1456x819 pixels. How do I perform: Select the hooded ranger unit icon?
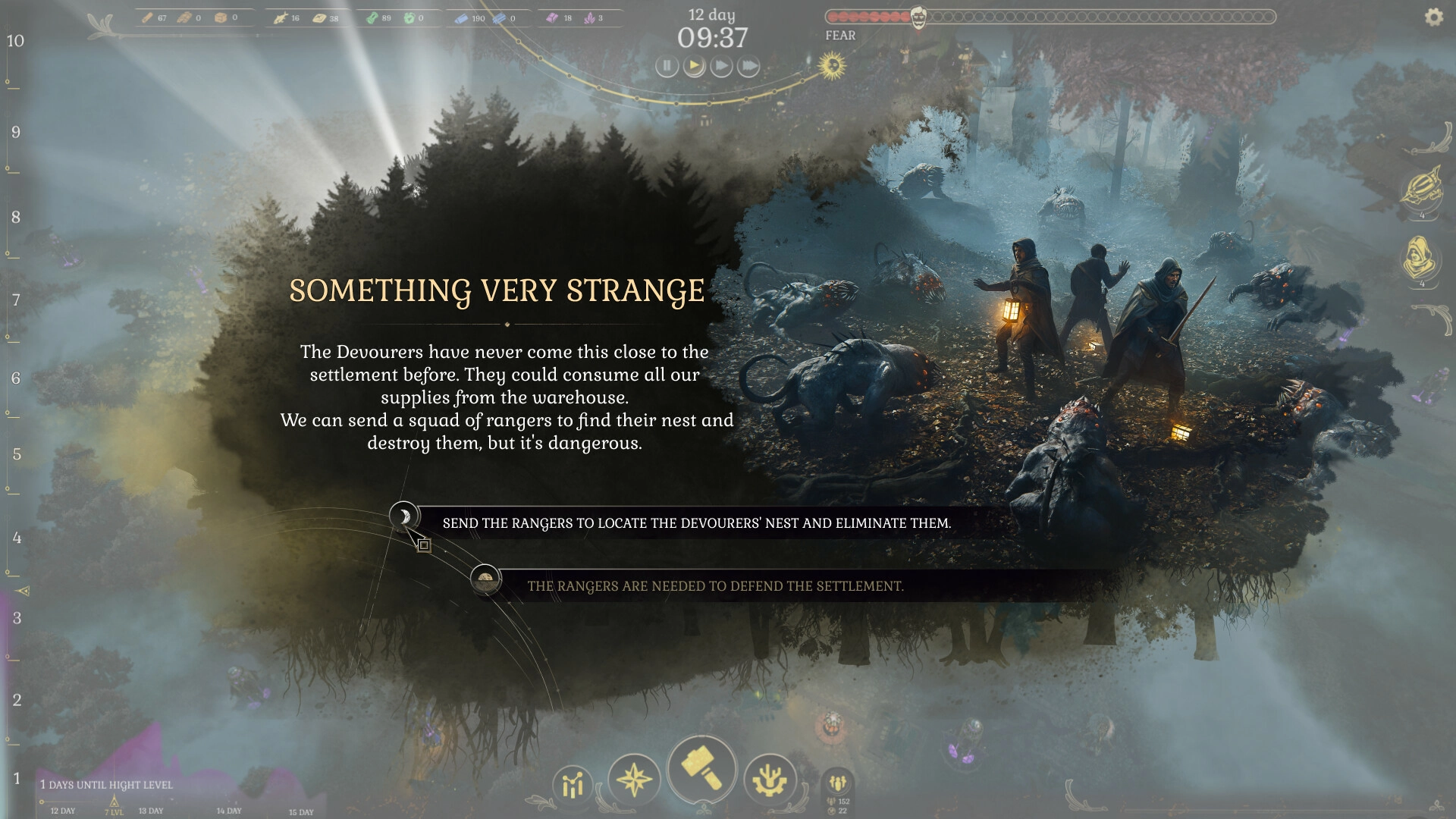pos(1420,259)
